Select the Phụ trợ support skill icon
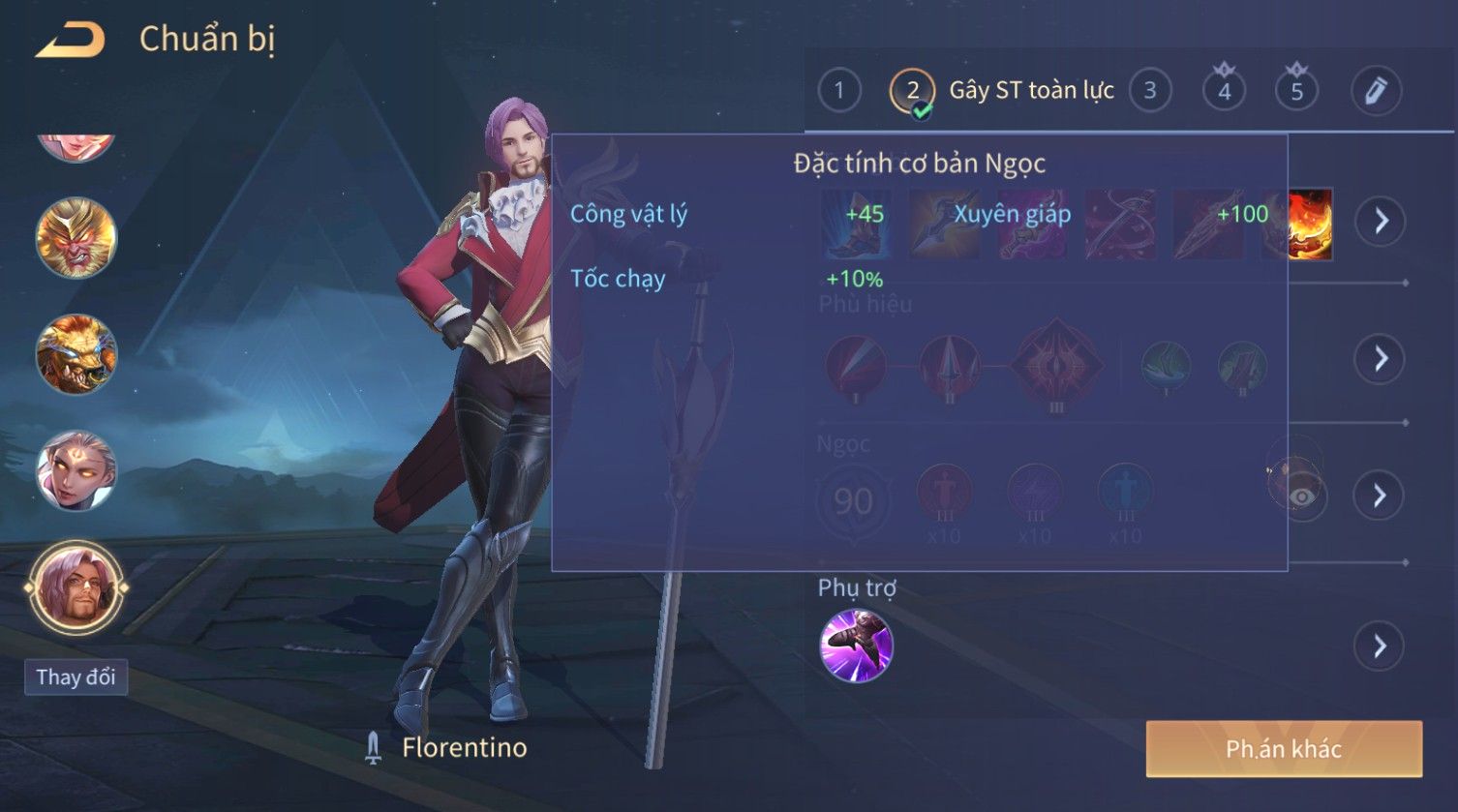This screenshot has width=1458, height=812. click(x=856, y=646)
